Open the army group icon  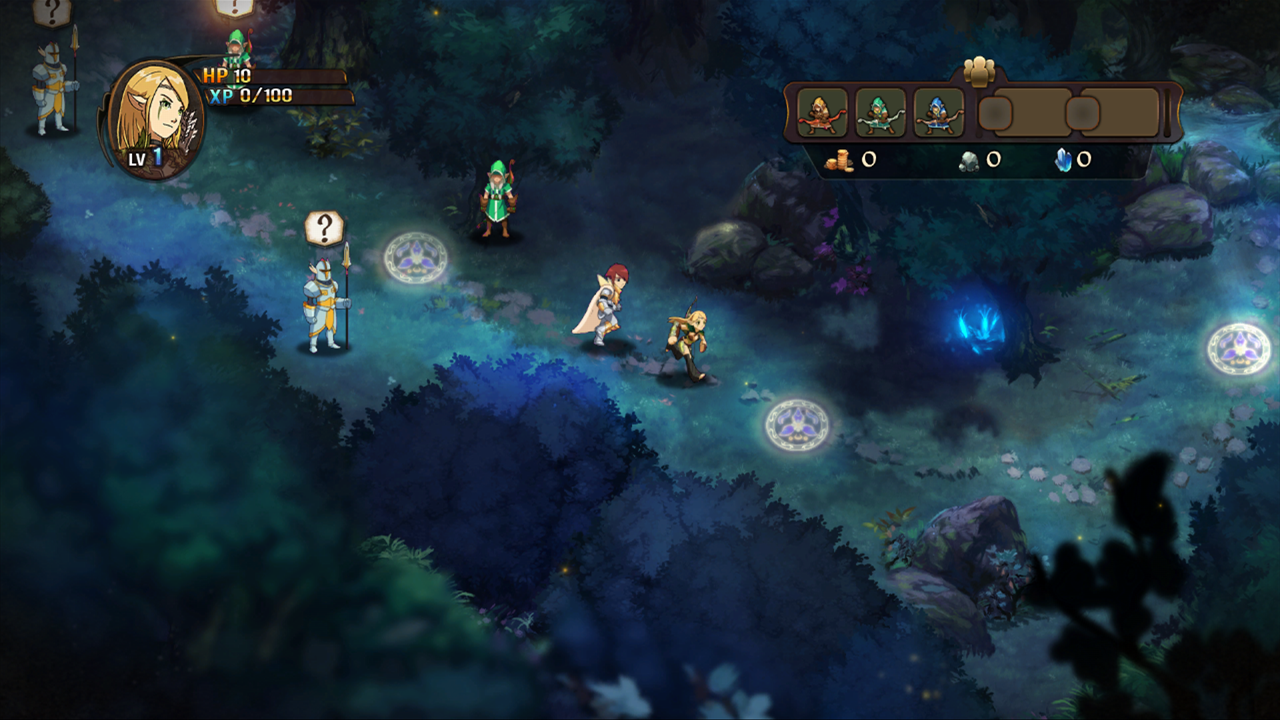[x=980, y=70]
